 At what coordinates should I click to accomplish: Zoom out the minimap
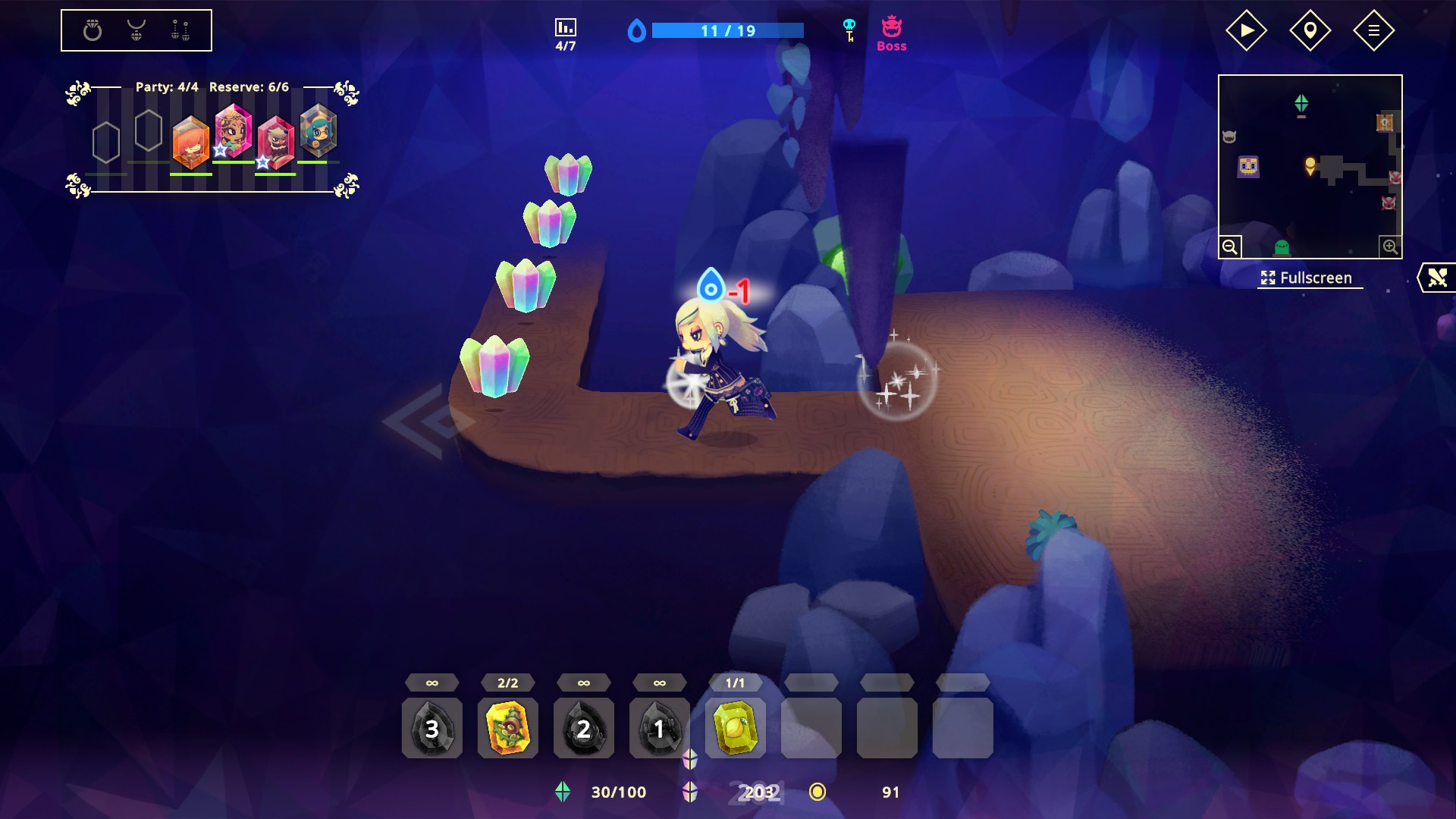pyautogui.click(x=1230, y=246)
